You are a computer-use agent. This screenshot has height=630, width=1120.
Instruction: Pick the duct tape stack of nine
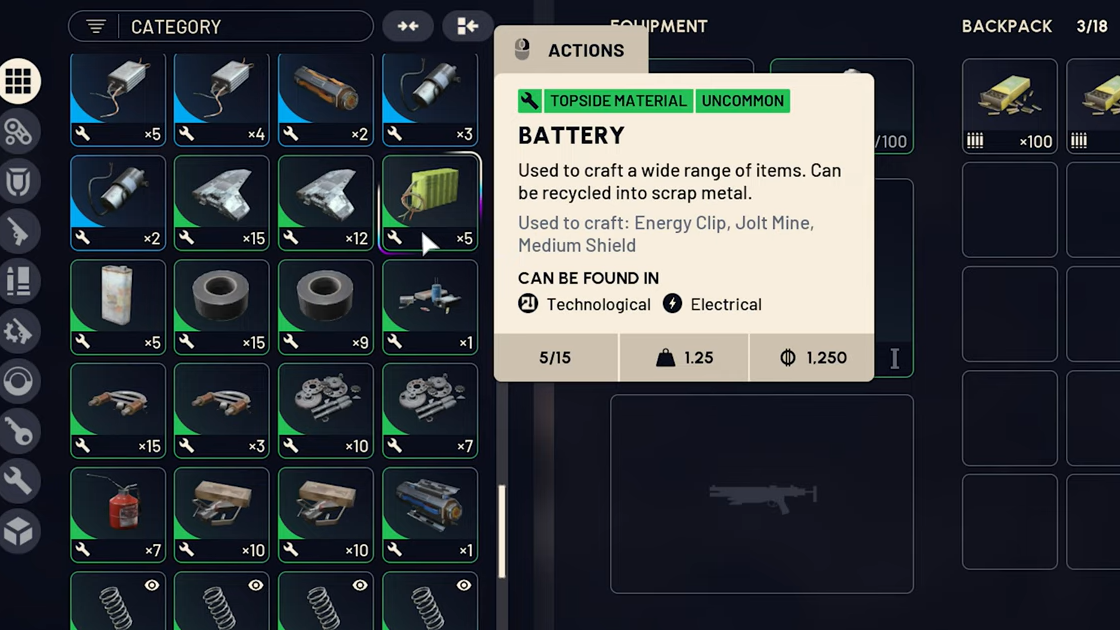pos(326,306)
